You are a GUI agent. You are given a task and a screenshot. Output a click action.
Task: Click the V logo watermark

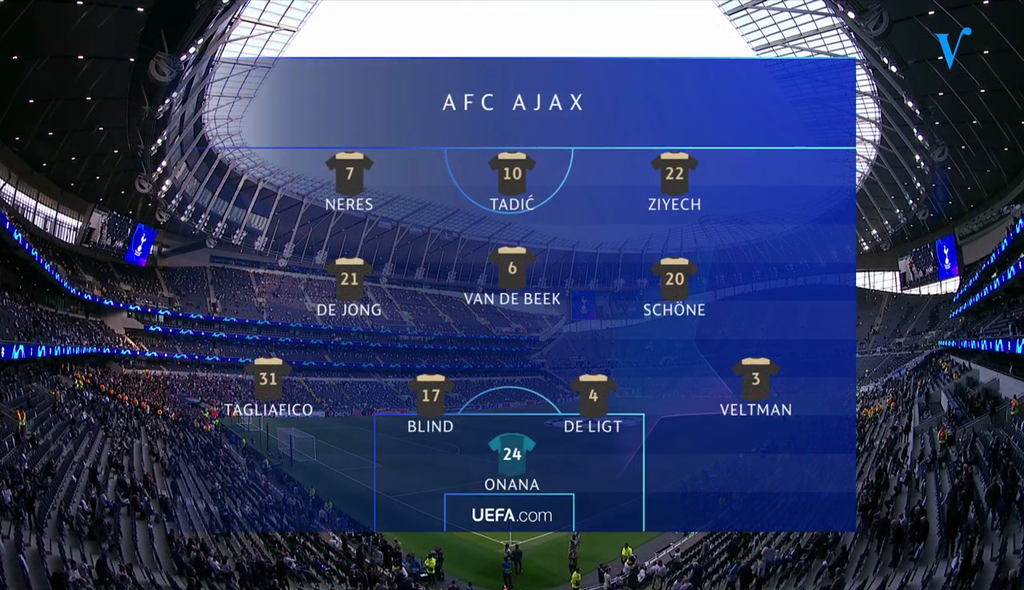coord(951,47)
